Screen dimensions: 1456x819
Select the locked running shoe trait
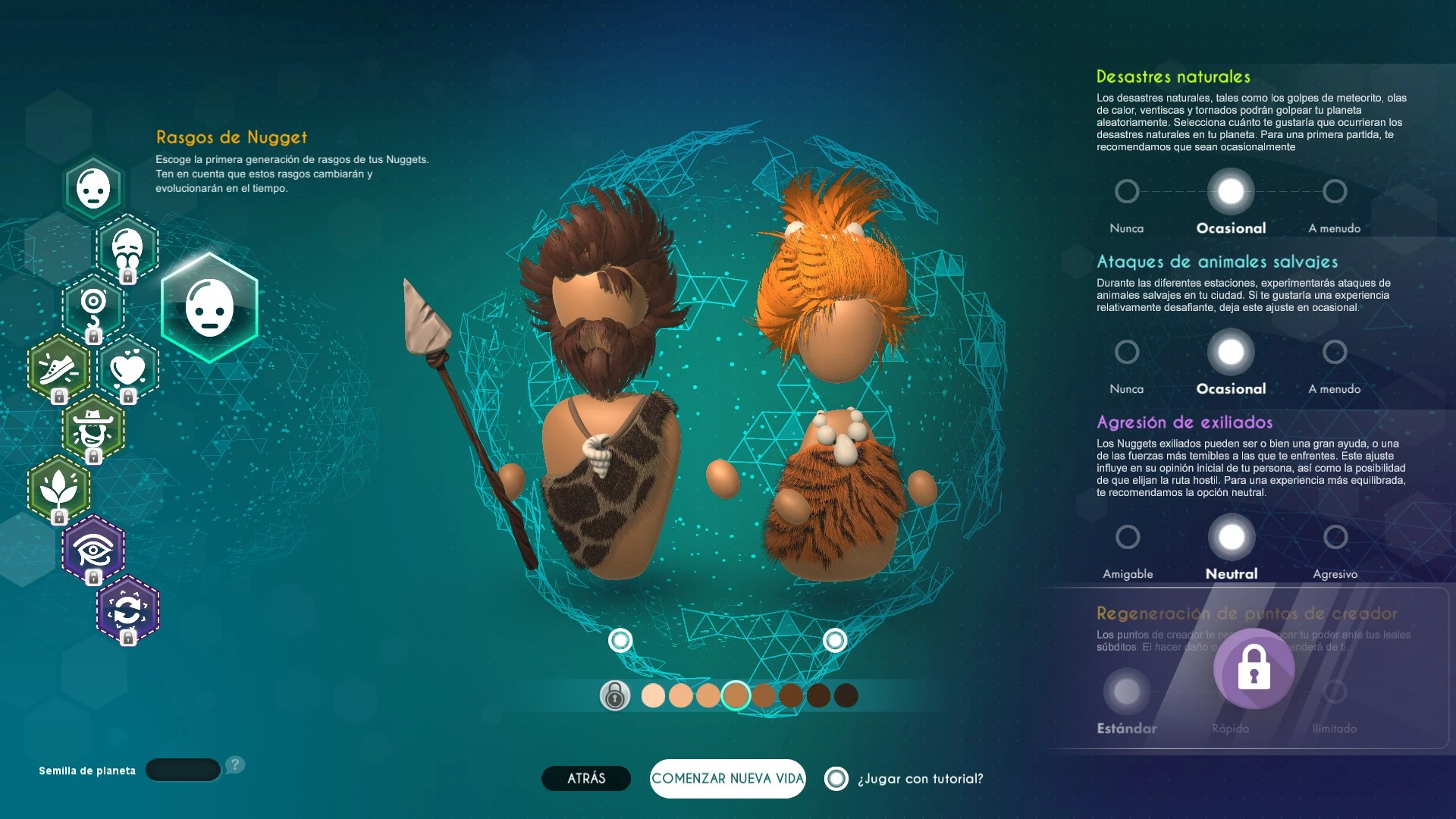pos(58,369)
